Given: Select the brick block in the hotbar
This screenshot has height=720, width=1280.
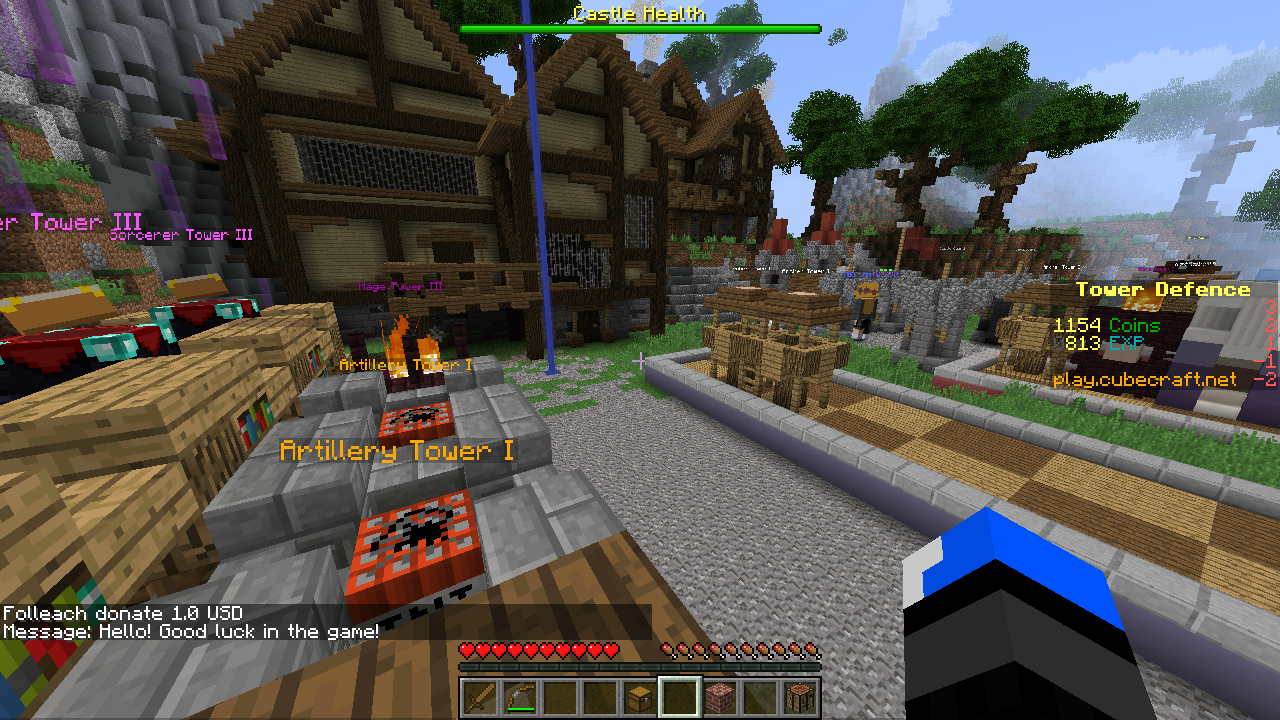Looking at the screenshot, I should tap(718, 693).
